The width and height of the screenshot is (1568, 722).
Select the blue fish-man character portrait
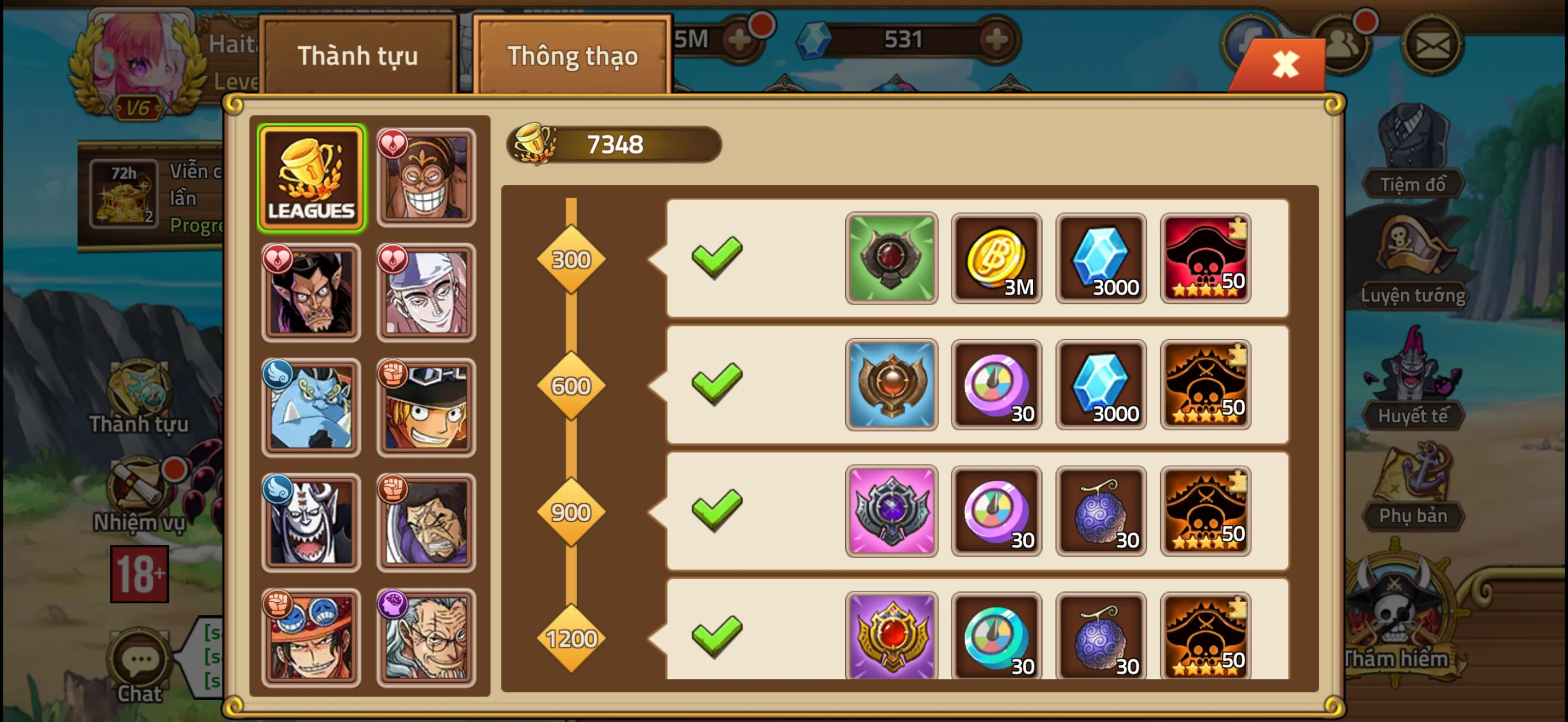(311, 406)
